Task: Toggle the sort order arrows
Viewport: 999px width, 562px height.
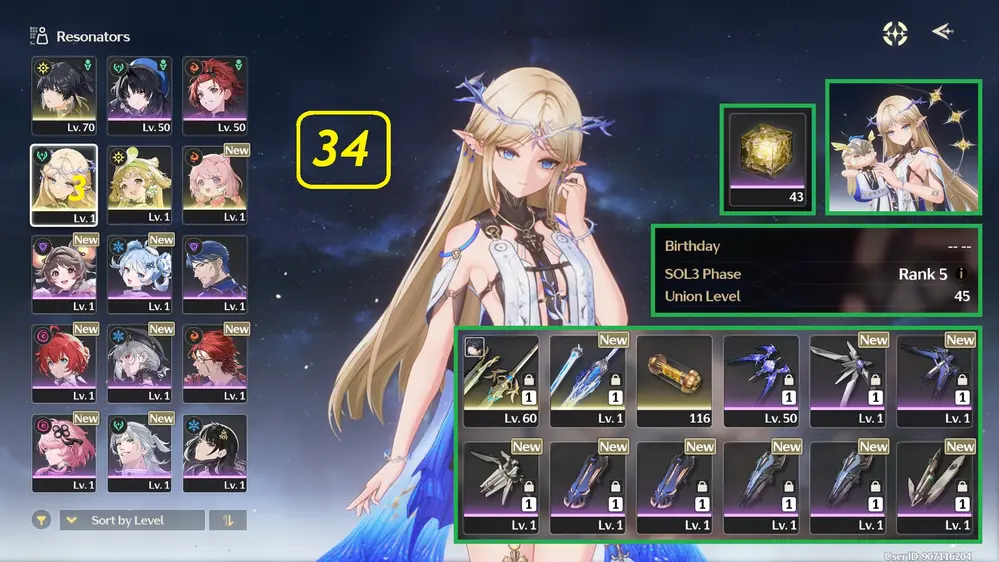Action: 228,520
